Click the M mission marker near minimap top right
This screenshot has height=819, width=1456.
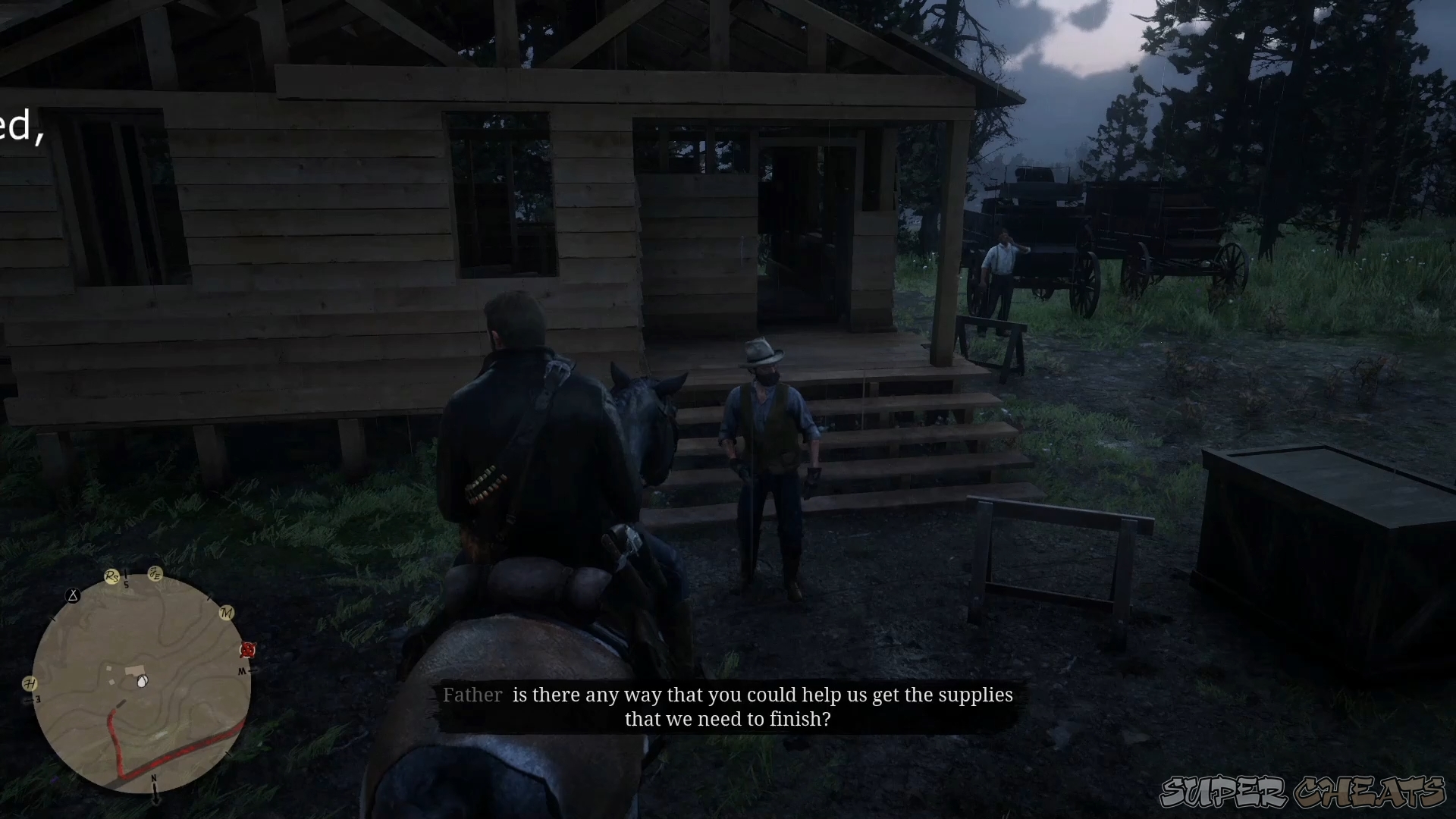226,613
